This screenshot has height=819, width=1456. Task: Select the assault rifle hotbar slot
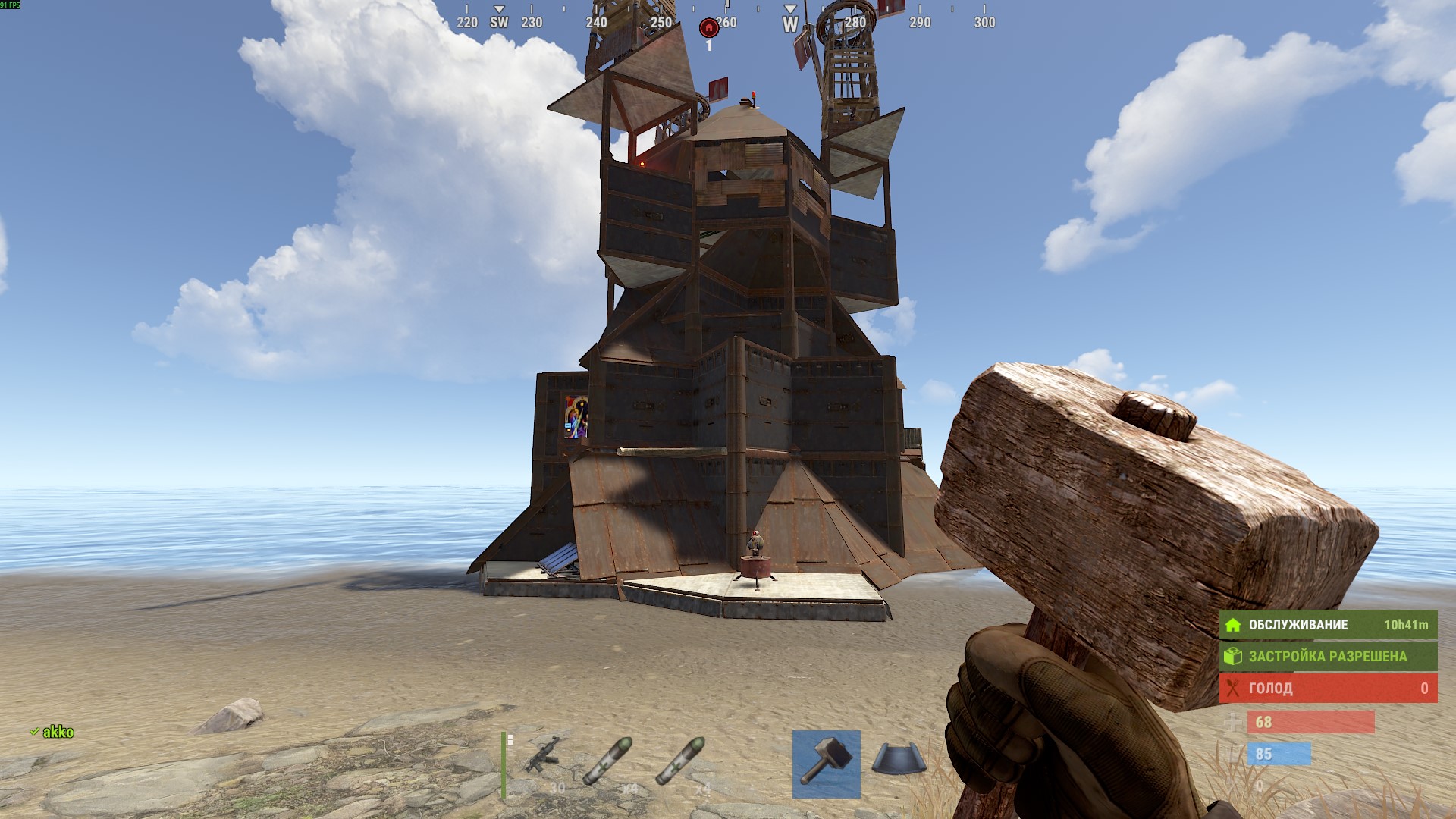(543, 761)
